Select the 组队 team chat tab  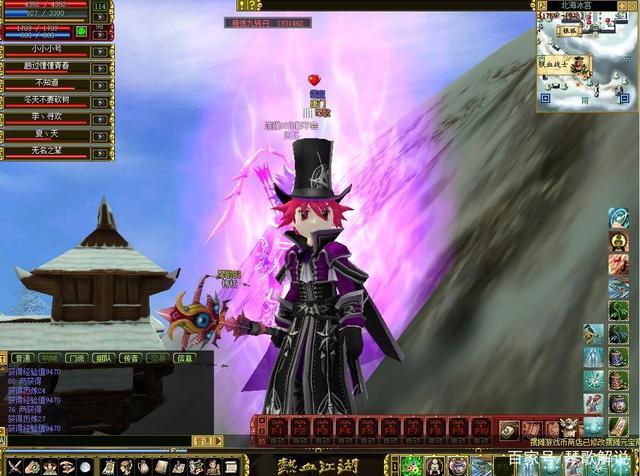tap(103, 357)
